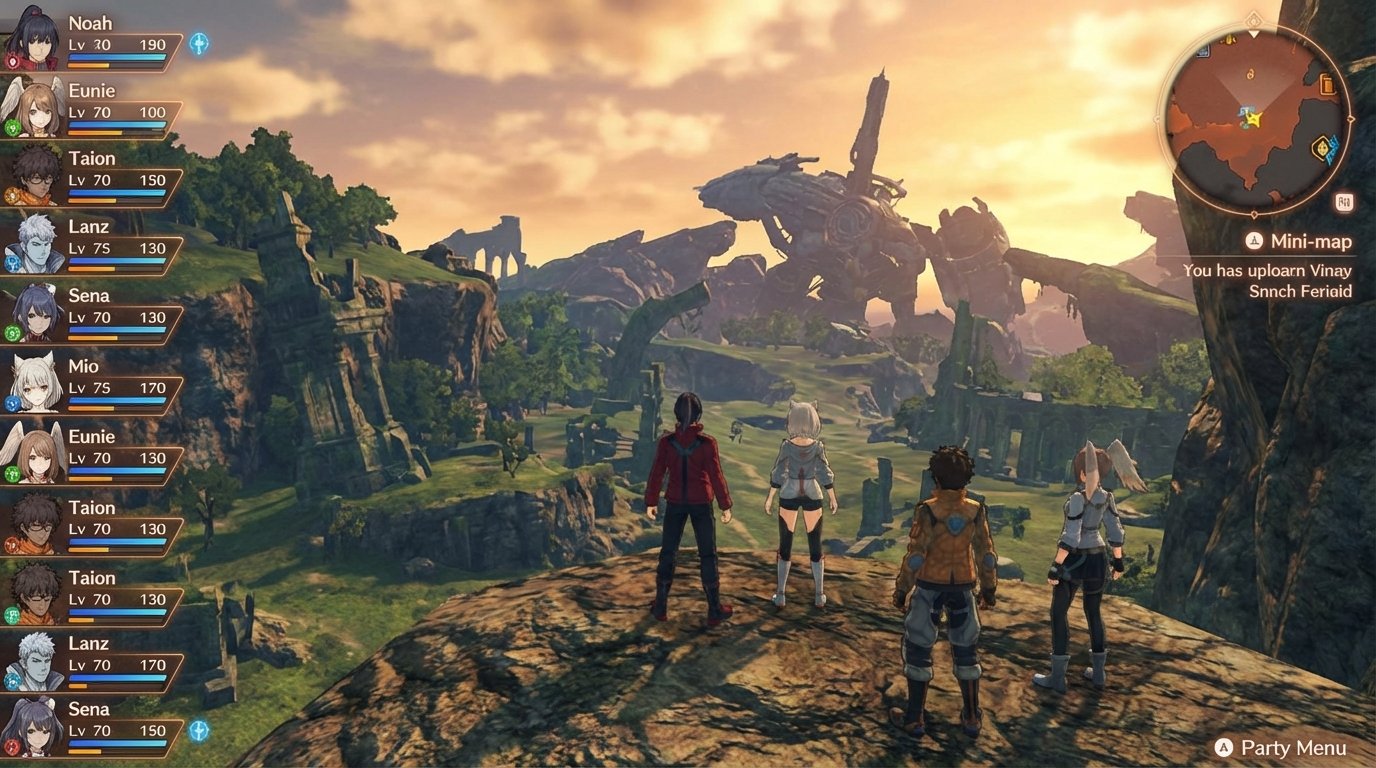The height and width of the screenshot is (768, 1376).
Task: Expand the compass diamond at the top of the mini-map
Action: tap(1253, 19)
